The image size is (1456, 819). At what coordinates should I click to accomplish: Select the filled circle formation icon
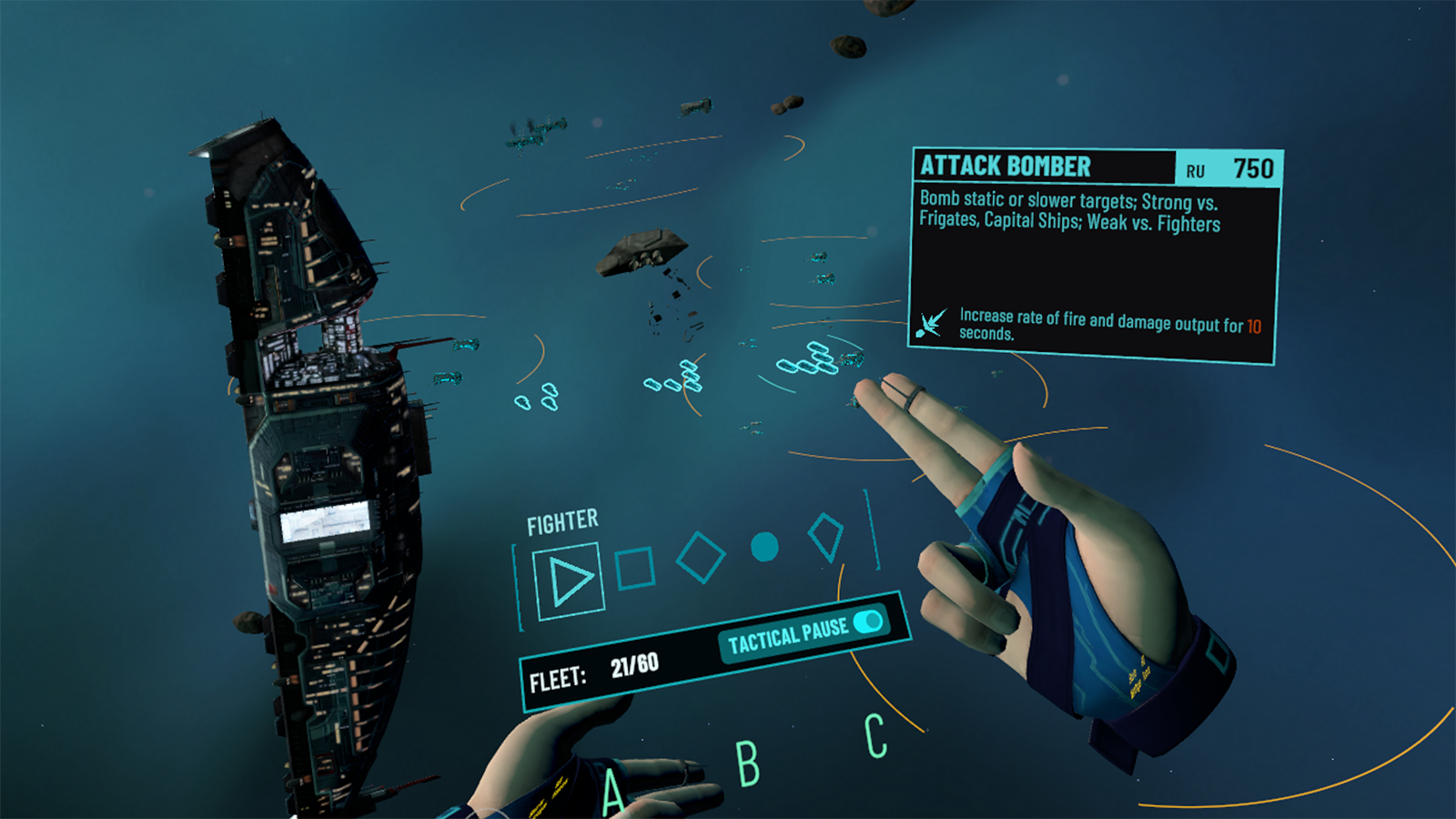(764, 547)
